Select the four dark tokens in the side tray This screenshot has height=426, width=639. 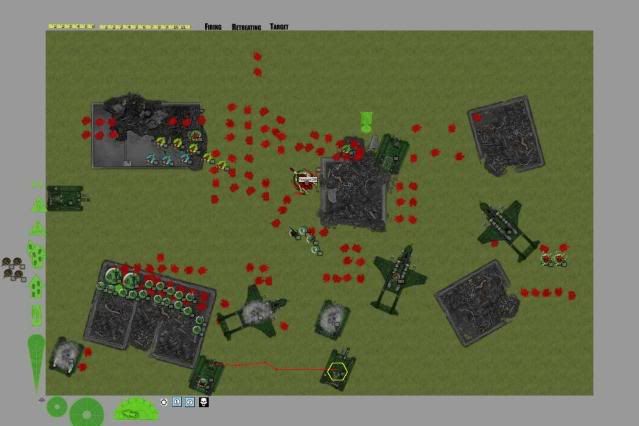click(x=14, y=268)
